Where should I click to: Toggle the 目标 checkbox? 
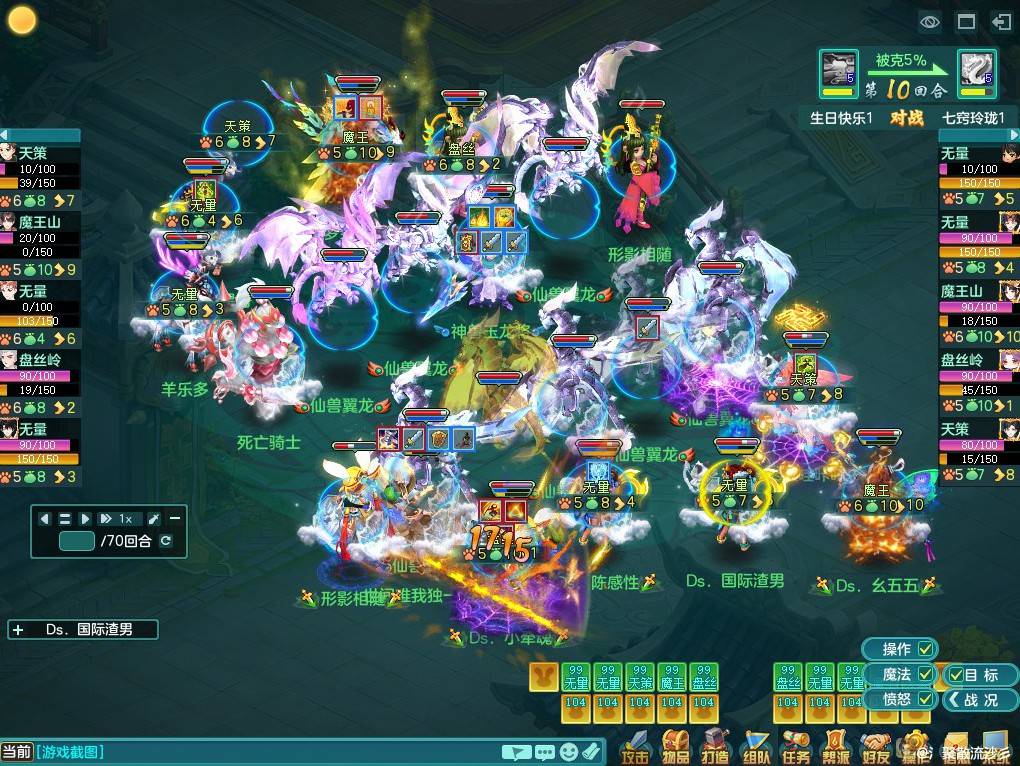[x=957, y=675]
